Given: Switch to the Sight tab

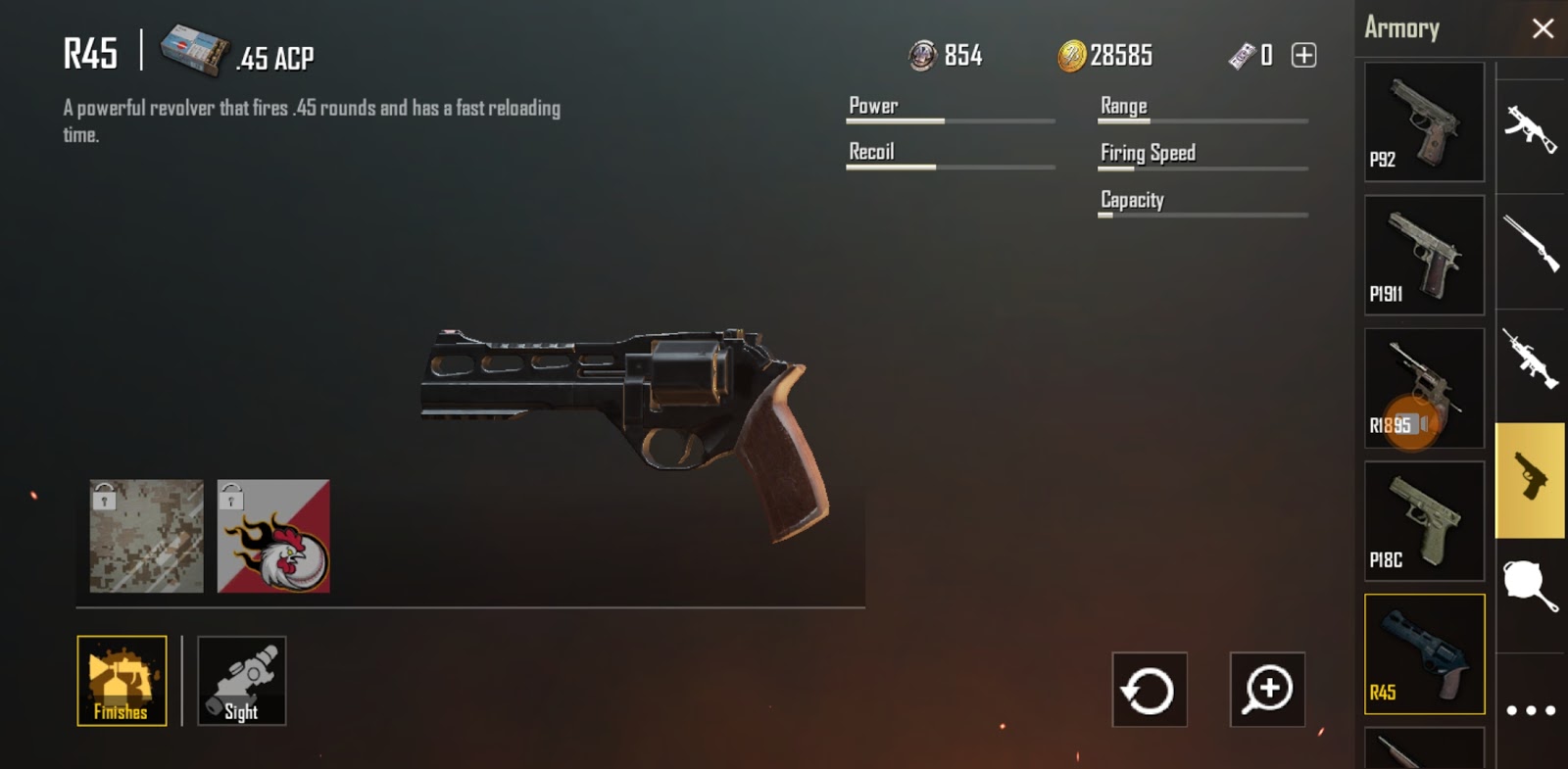Looking at the screenshot, I should (241, 681).
